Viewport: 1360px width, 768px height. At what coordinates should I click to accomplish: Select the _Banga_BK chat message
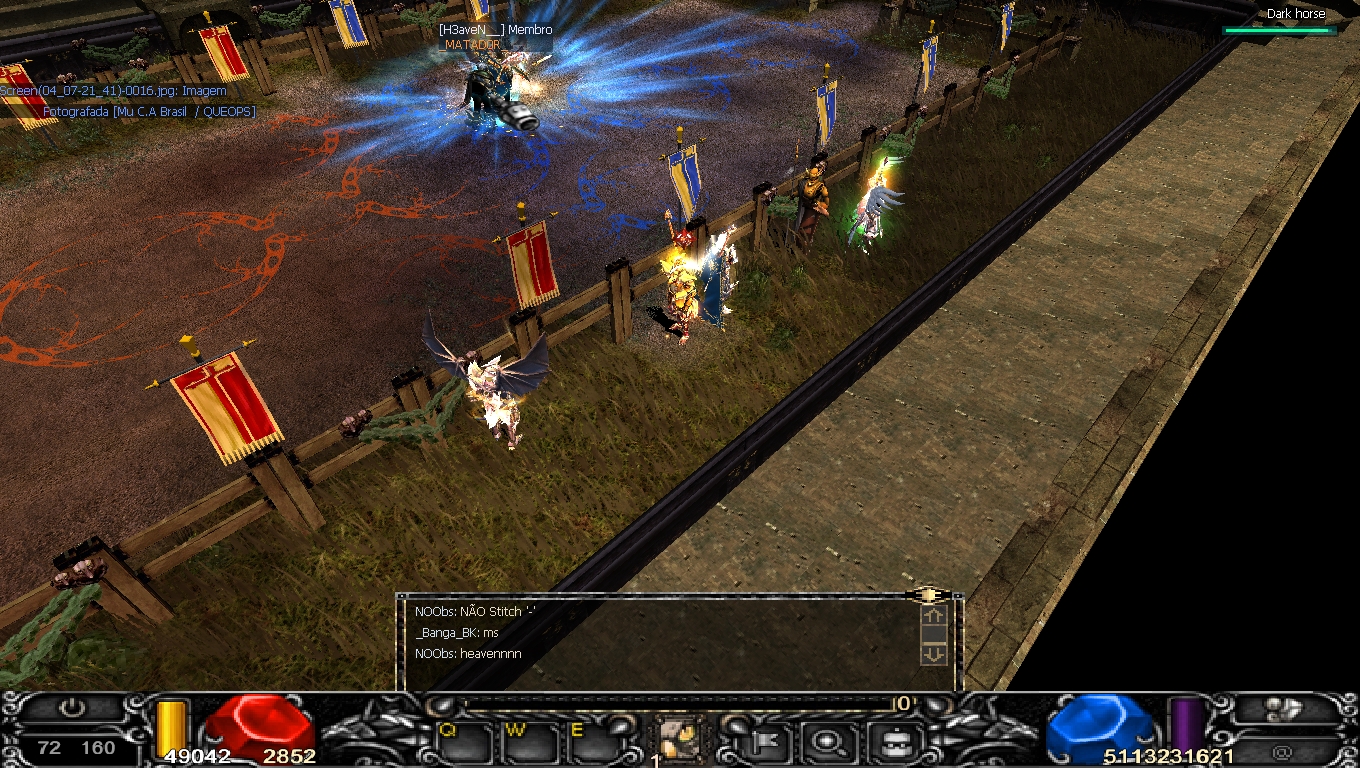click(457, 633)
